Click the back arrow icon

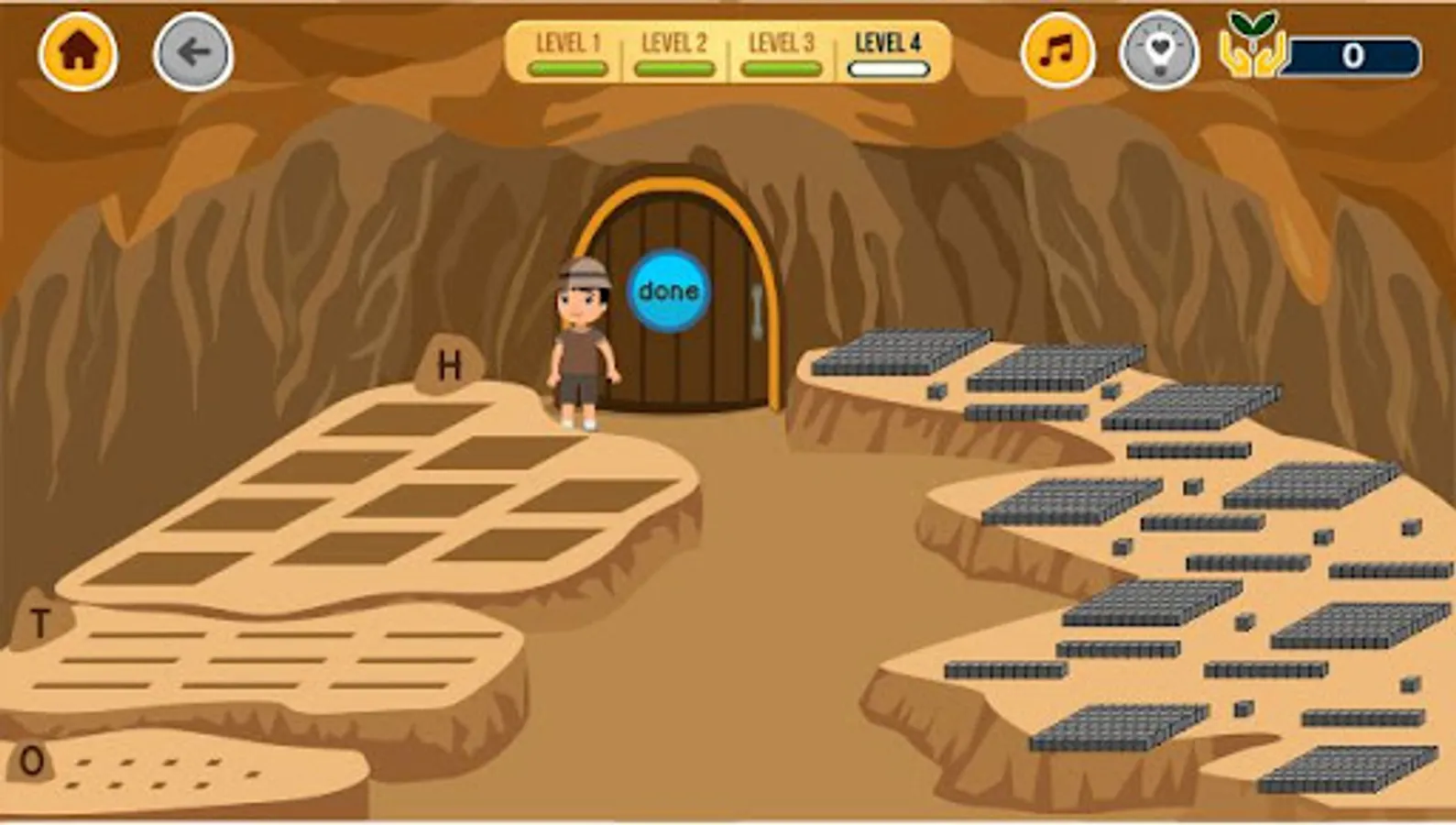pyautogui.click(x=192, y=52)
